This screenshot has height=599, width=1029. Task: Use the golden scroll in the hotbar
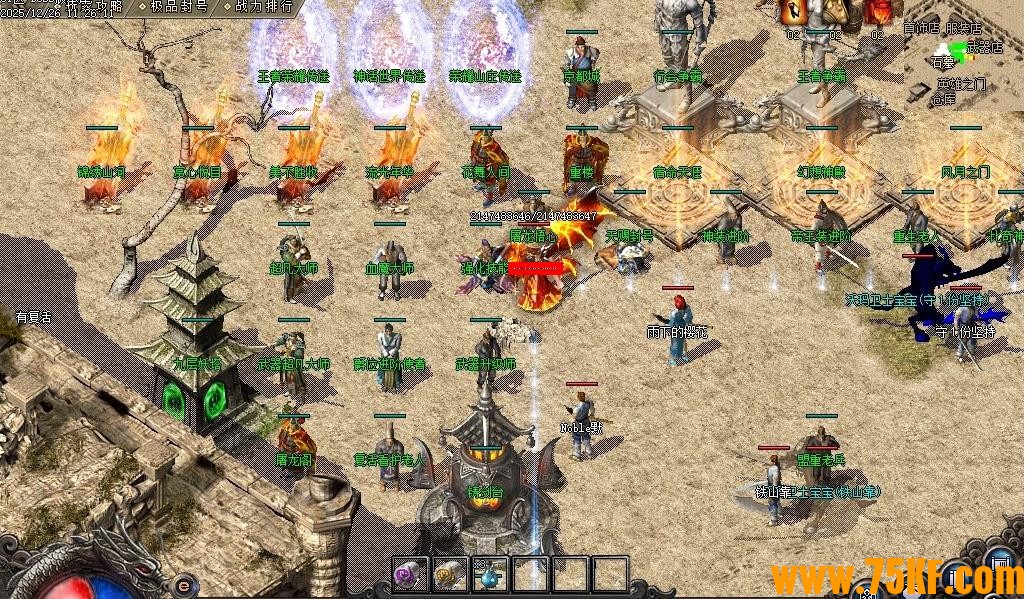tap(449, 575)
